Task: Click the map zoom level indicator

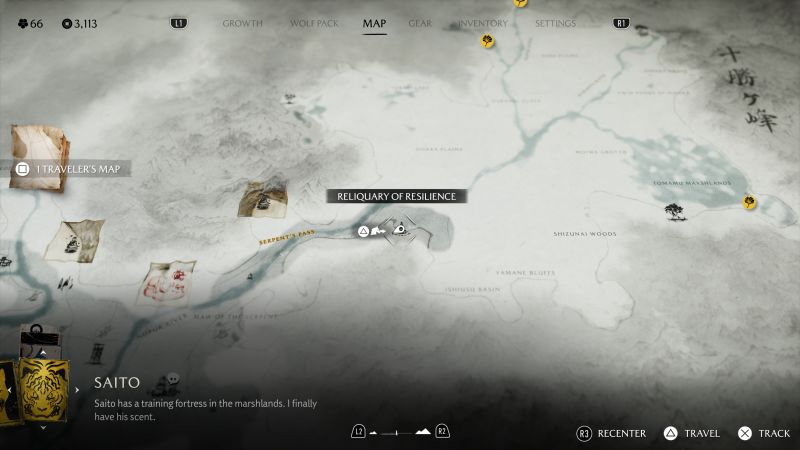Action: 399,432
